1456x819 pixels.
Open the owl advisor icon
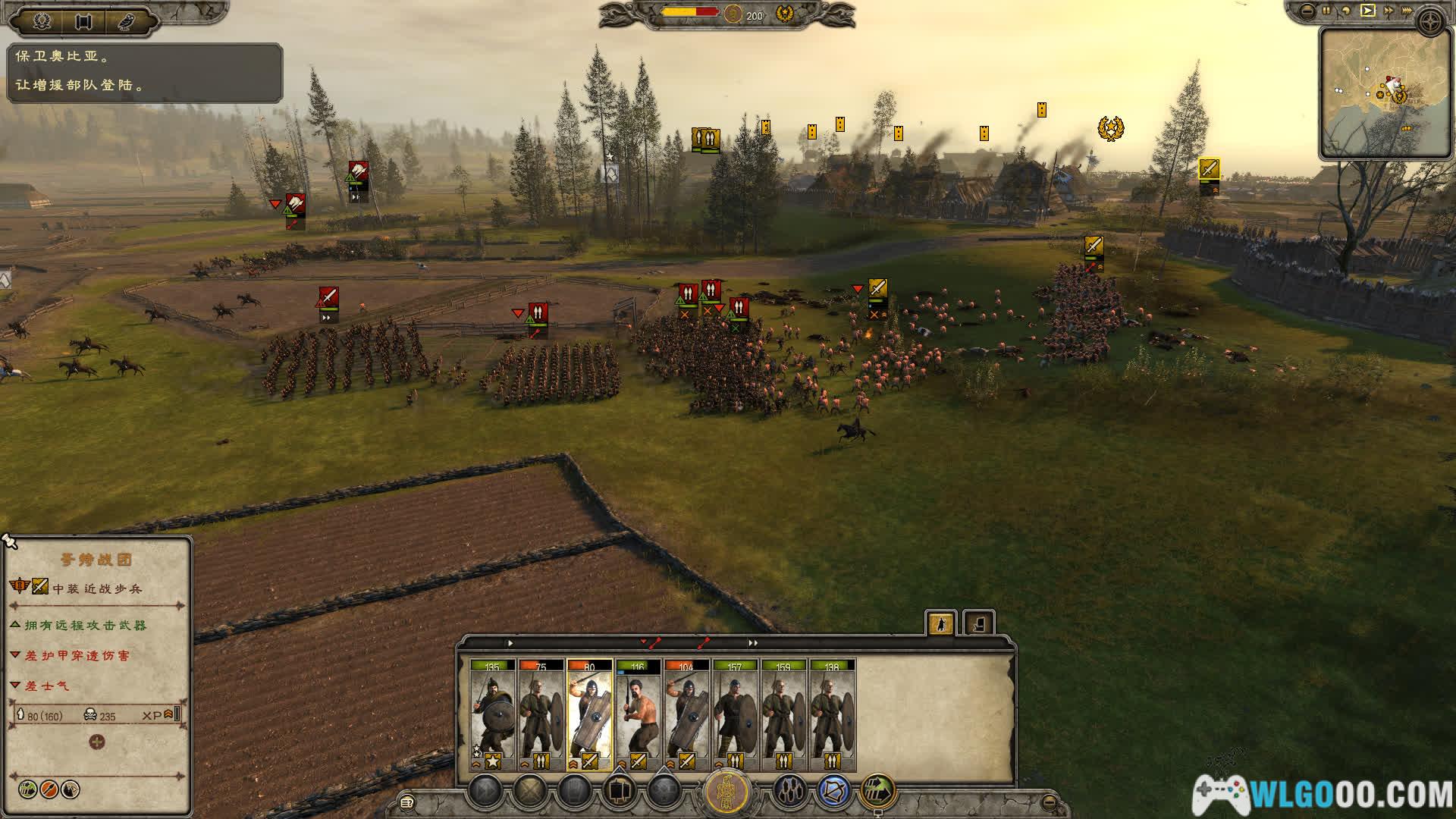pyautogui.click(x=127, y=22)
